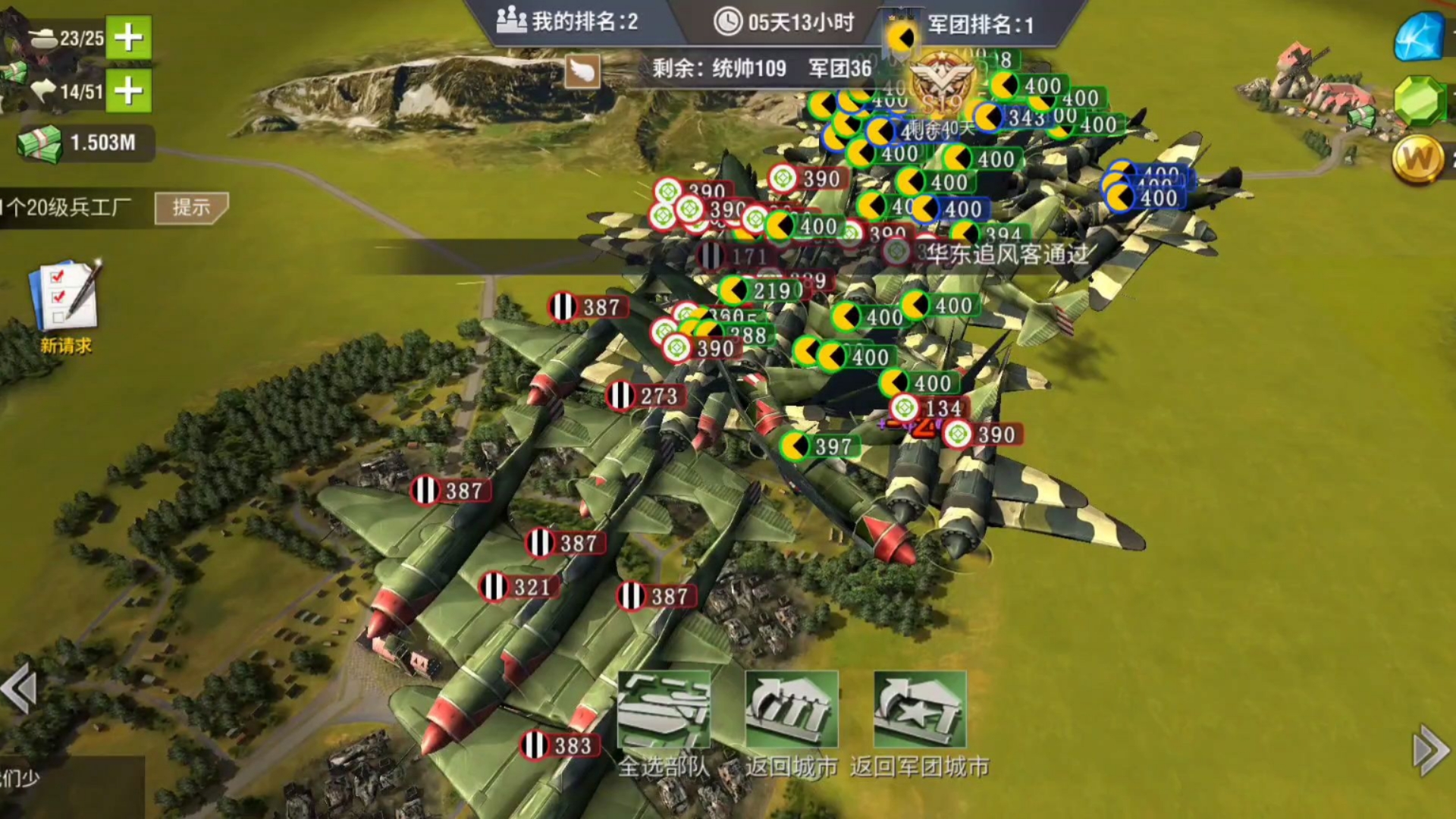Open the 提示 hint button

click(x=190, y=208)
